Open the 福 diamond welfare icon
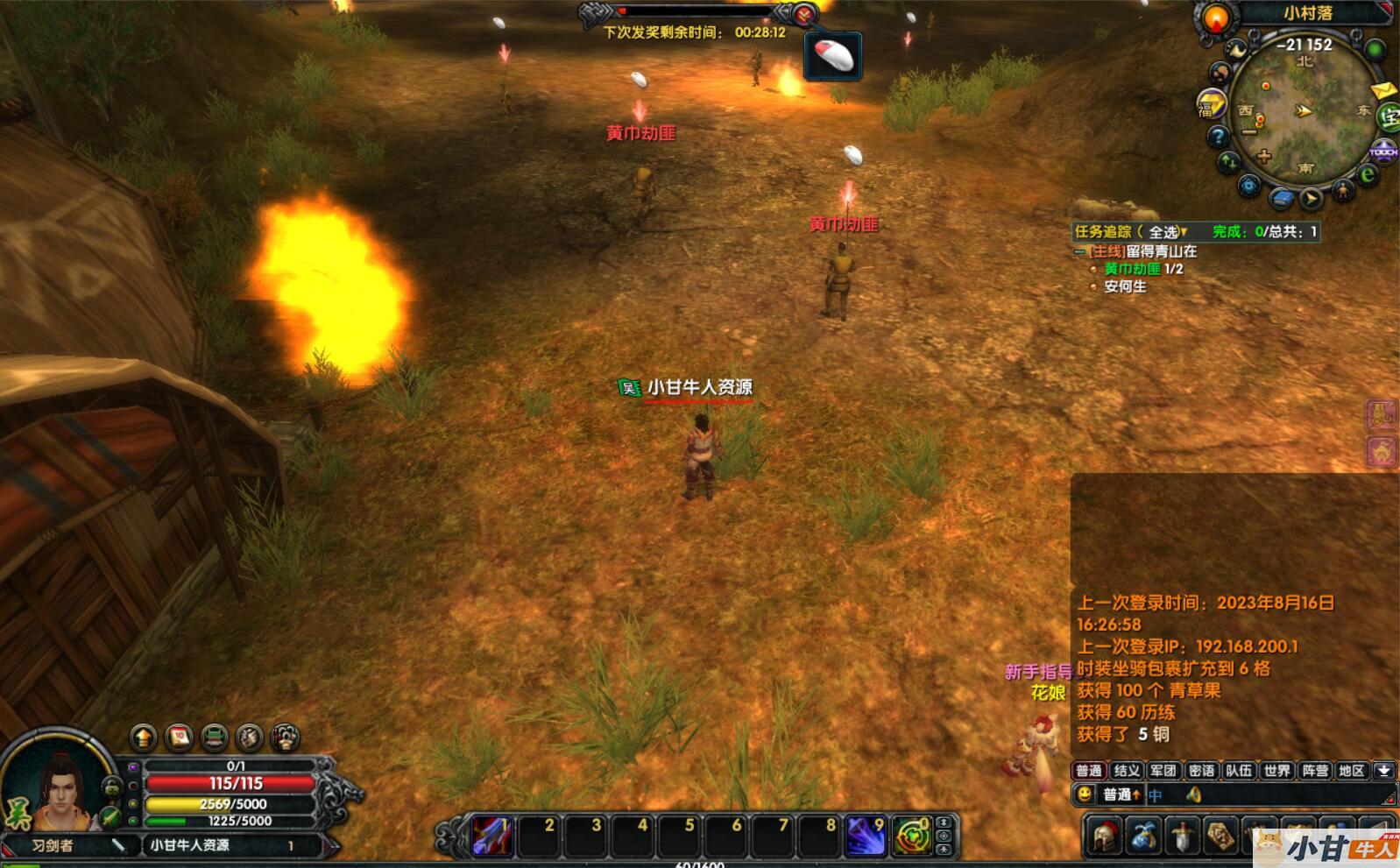 click(x=1211, y=105)
